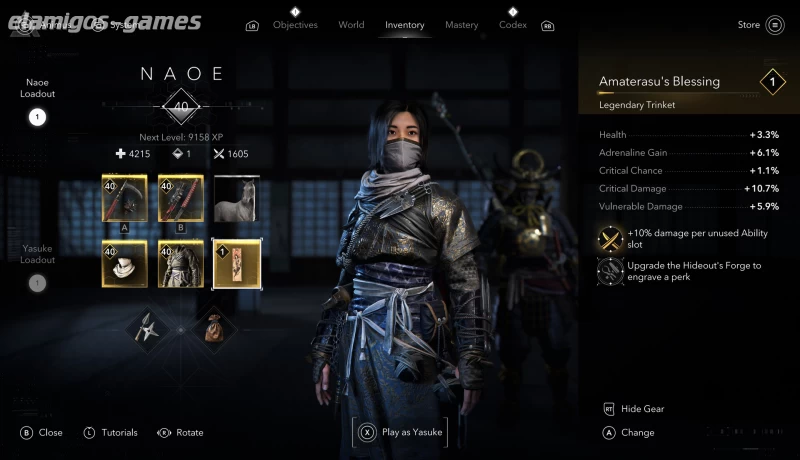Select Naoe loadout 1
Screen dimensions: 800x460
(38, 117)
